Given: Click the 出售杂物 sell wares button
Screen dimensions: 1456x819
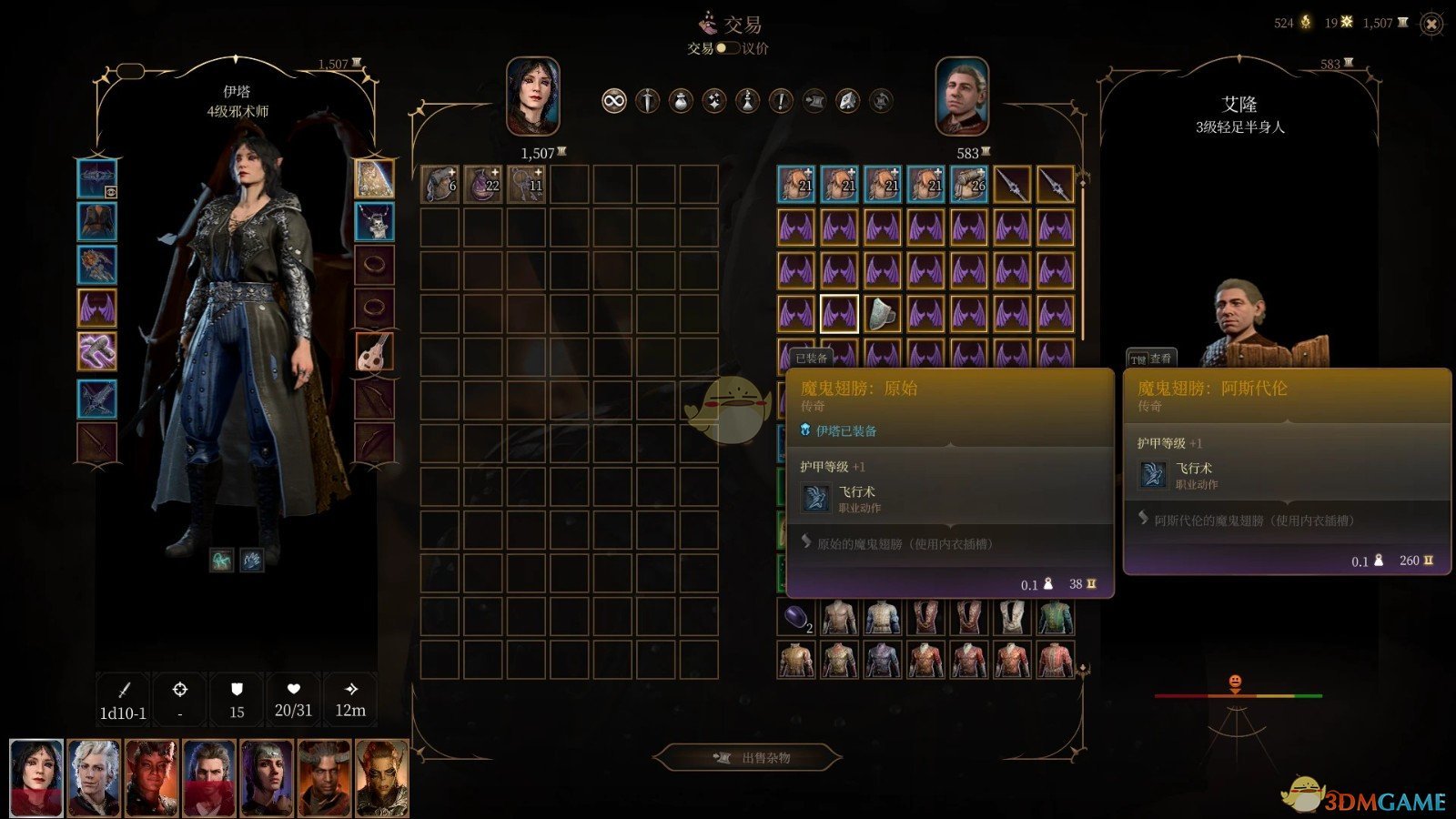Looking at the screenshot, I should coord(748,757).
